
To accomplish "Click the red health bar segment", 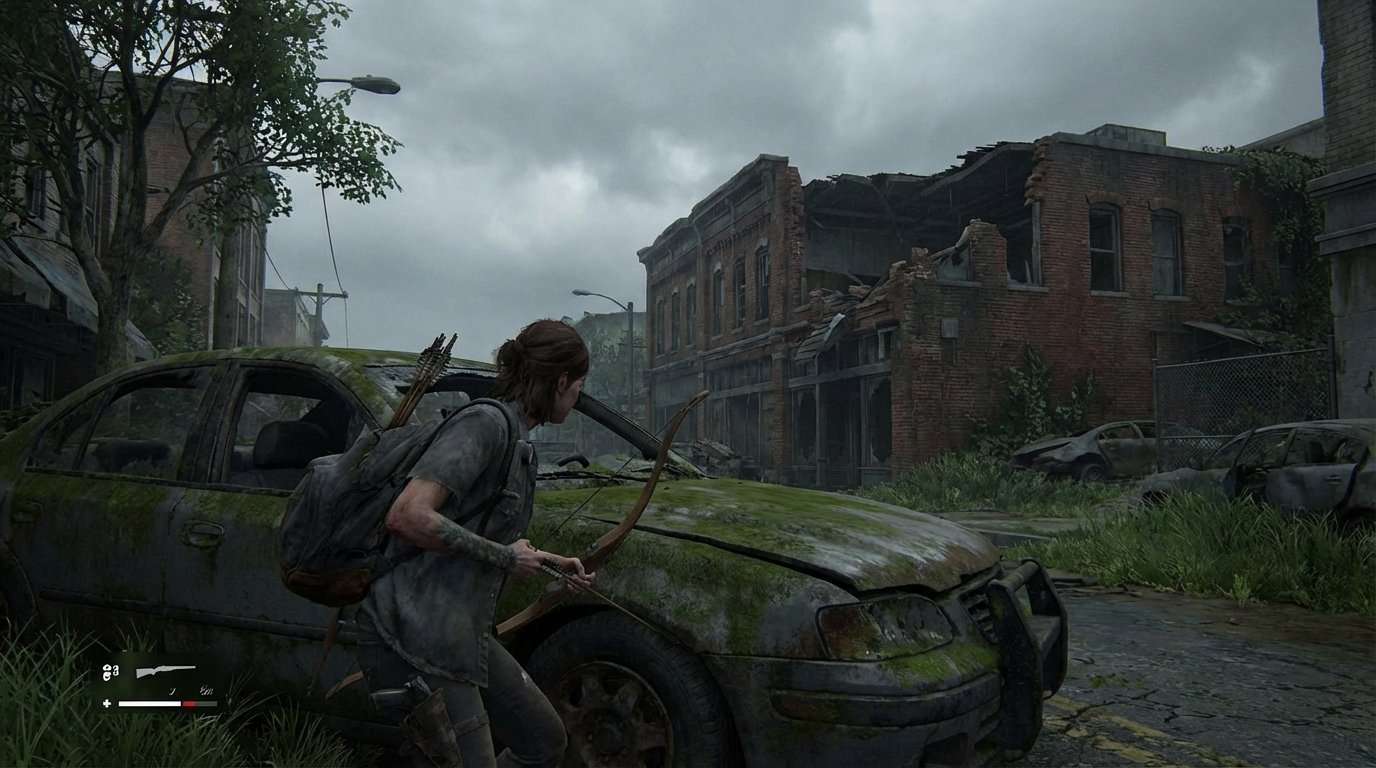I will [x=188, y=703].
